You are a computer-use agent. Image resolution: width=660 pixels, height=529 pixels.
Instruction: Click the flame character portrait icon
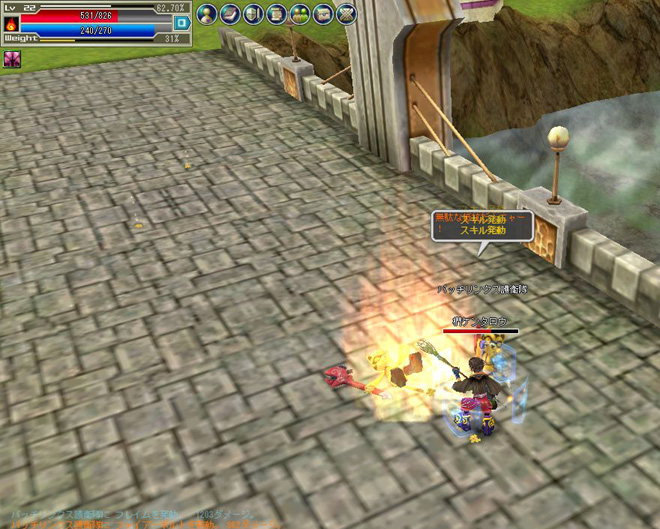(x=11, y=23)
